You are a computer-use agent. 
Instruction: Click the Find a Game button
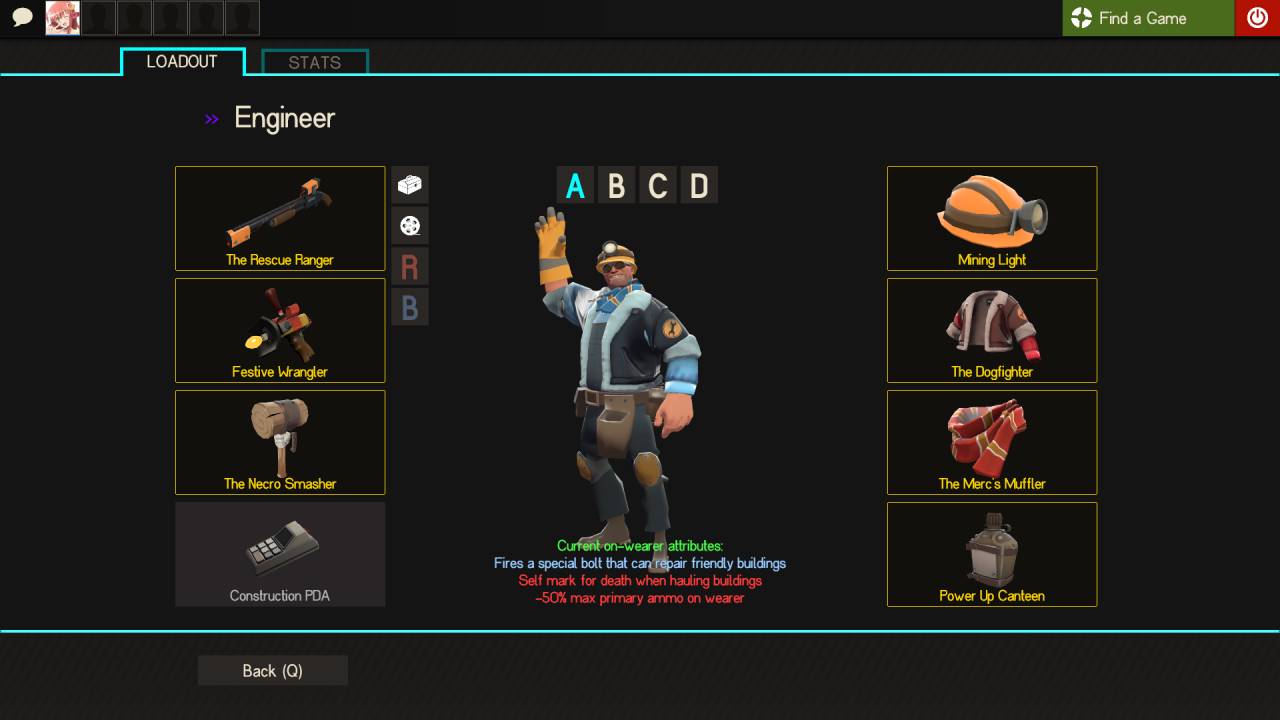click(x=1148, y=18)
